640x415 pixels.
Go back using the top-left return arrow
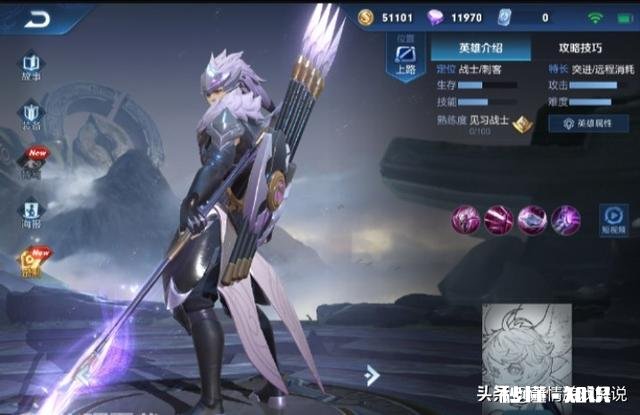click(39, 18)
